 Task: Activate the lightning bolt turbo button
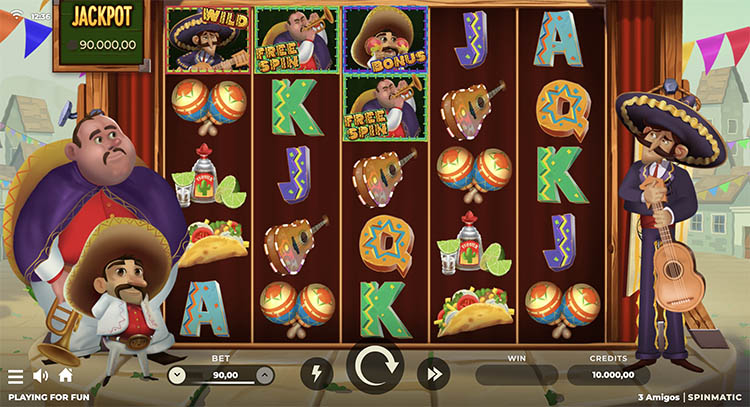click(316, 375)
